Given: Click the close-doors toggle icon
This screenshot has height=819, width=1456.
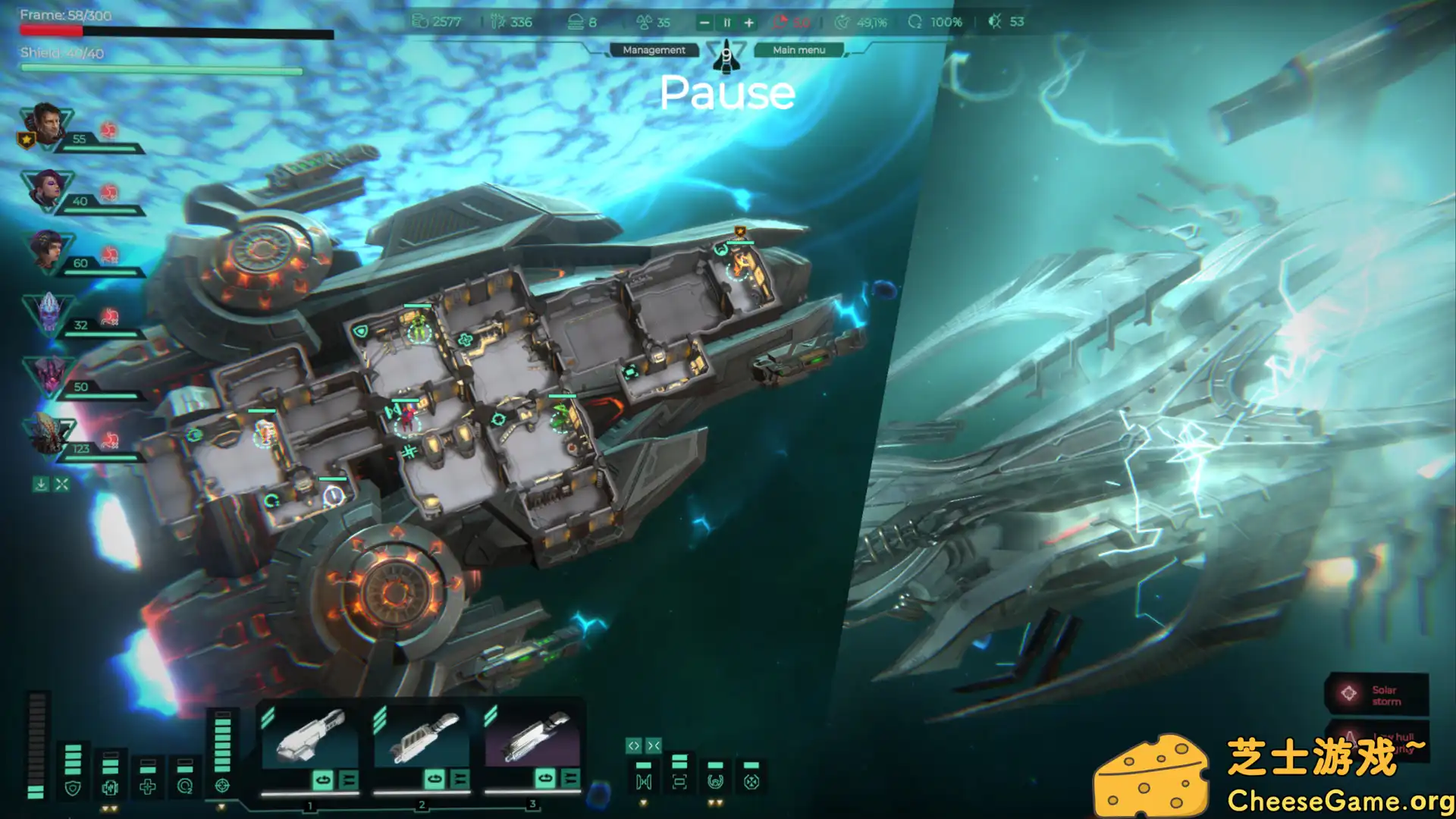Looking at the screenshot, I should point(653,745).
